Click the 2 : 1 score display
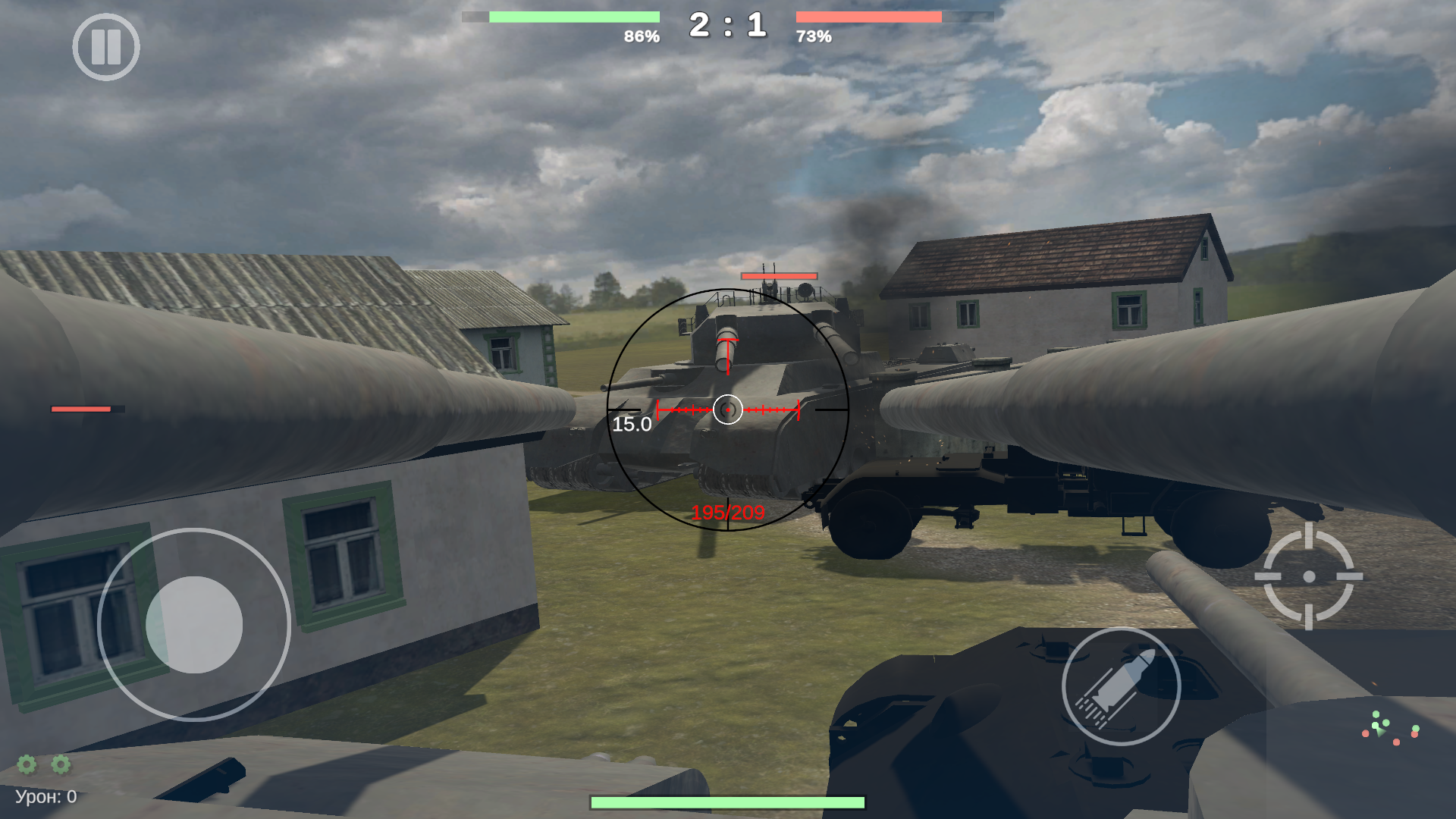This screenshot has height=819, width=1456. pyautogui.click(x=726, y=25)
